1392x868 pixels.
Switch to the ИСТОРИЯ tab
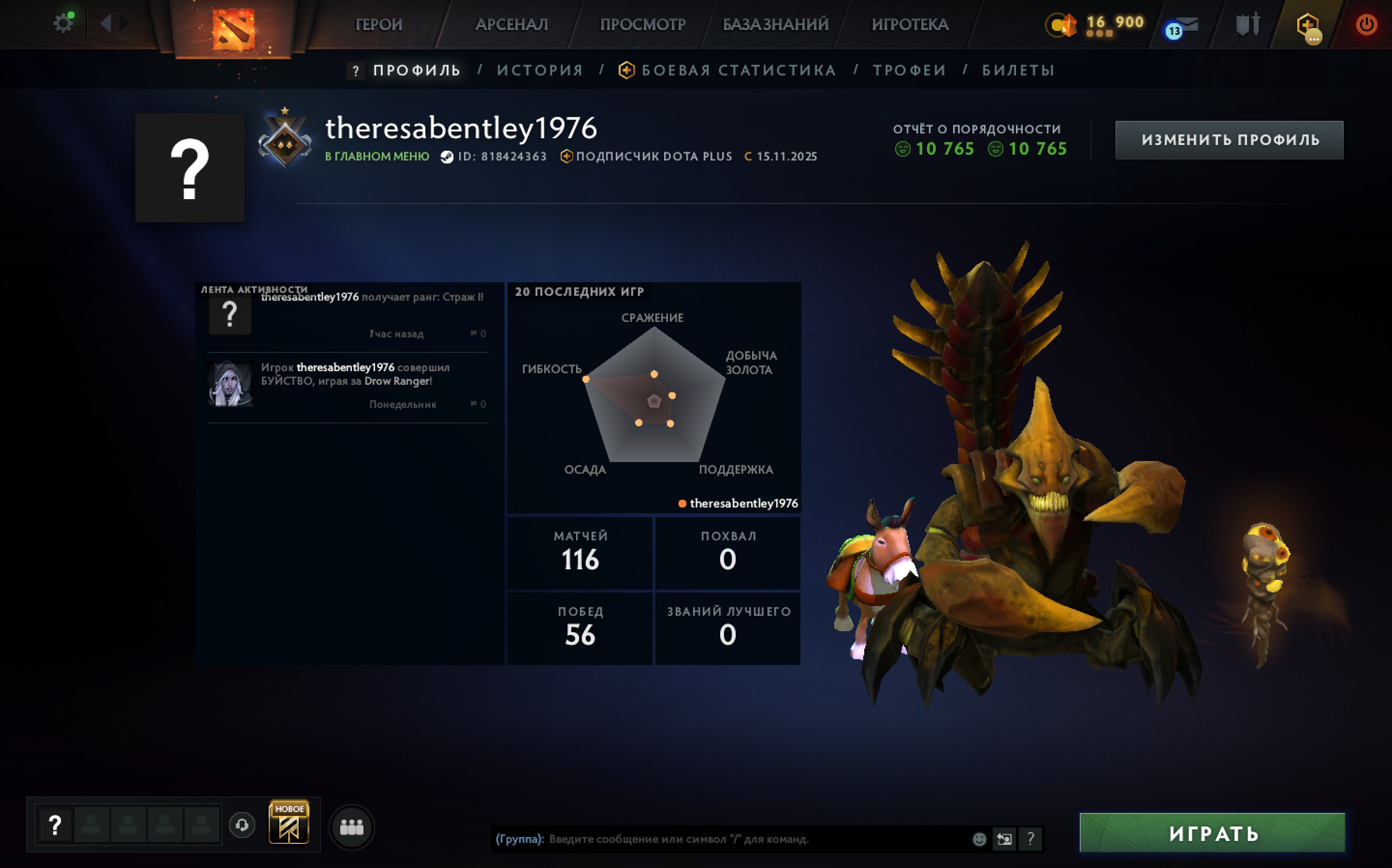539,70
